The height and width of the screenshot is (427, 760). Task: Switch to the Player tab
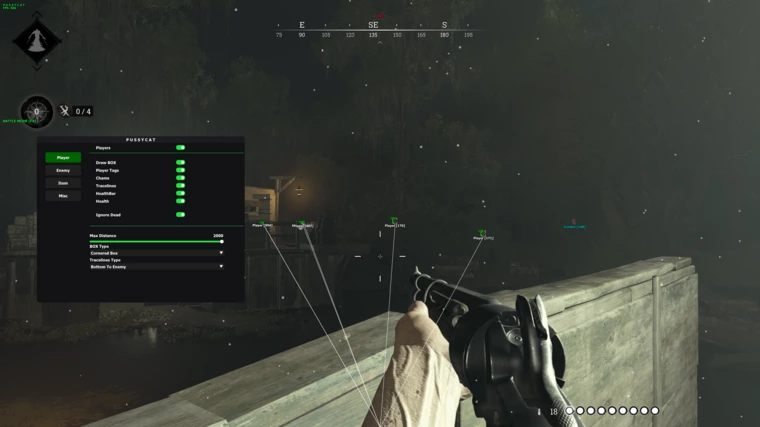pyautogui.click(x=63, y=158)
